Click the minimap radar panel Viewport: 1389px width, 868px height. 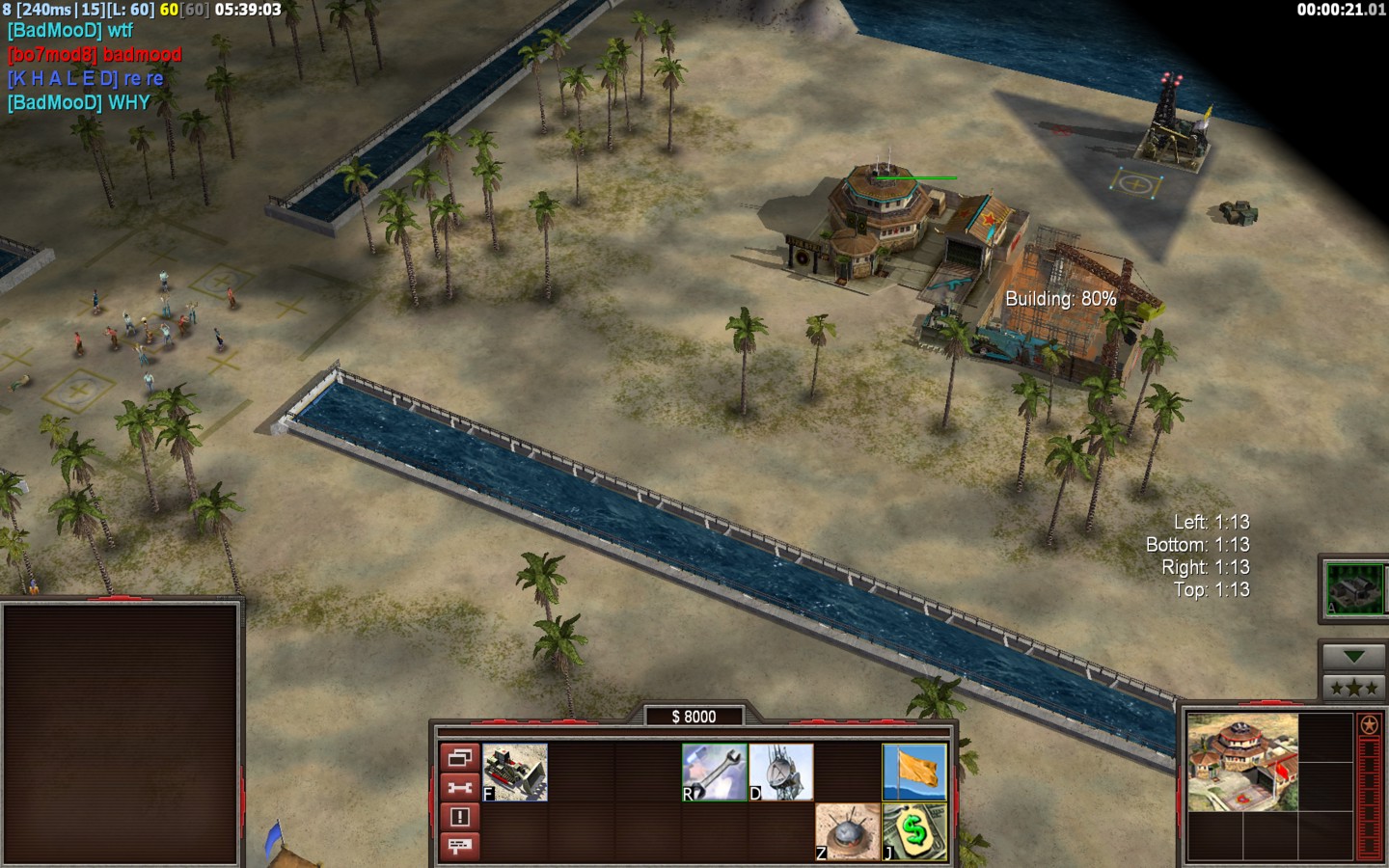pyautogui.click(x=121, y=733)
